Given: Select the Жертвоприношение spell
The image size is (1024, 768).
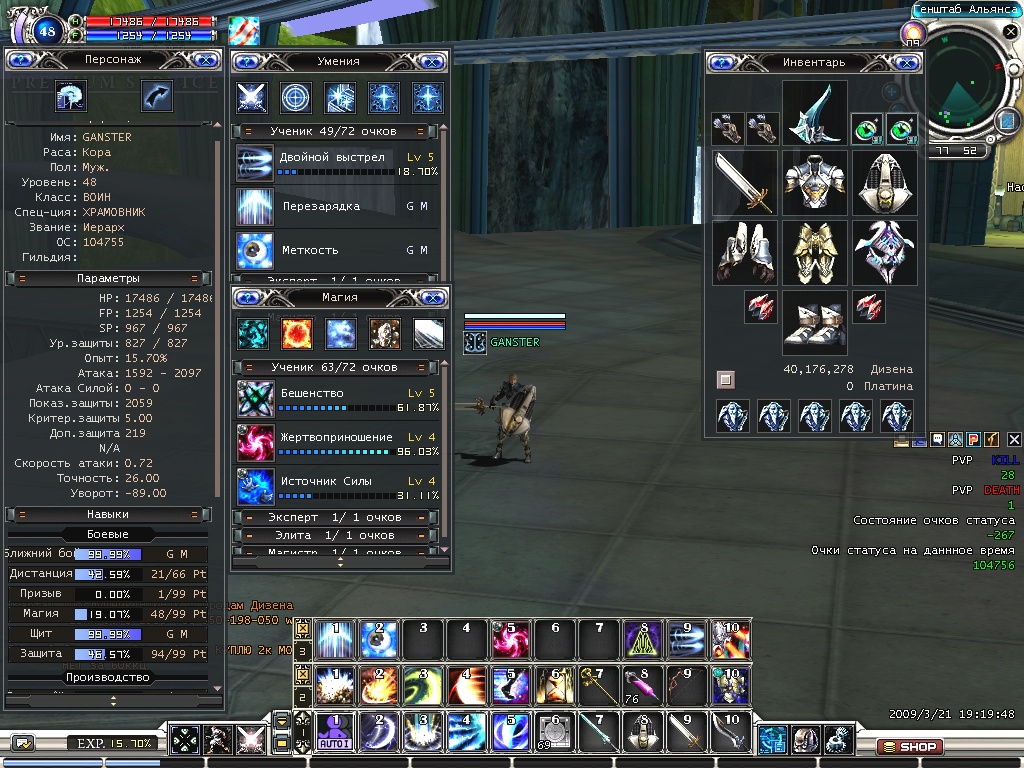Looking at the screenshot, I should coord(255,443).
